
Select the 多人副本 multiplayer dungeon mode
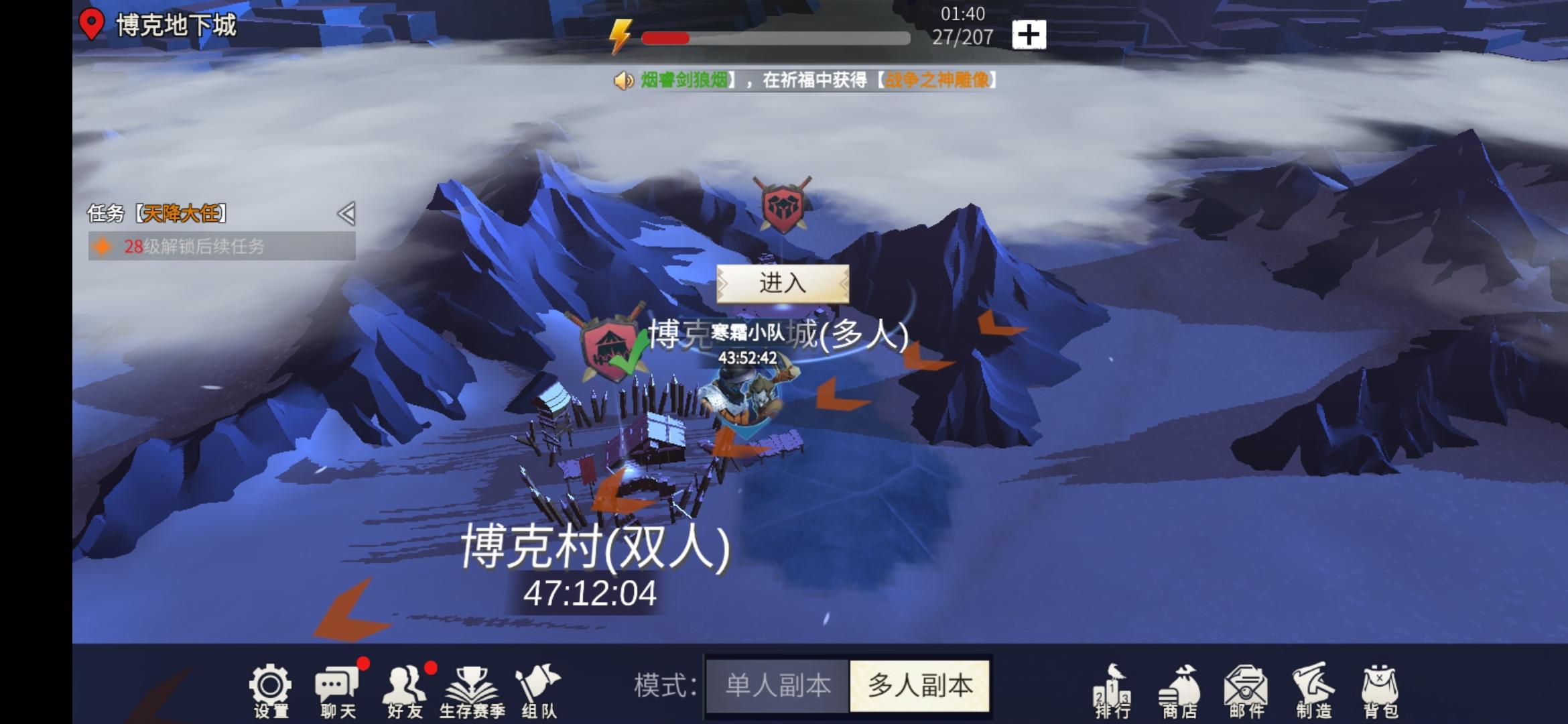coord(919,686)
